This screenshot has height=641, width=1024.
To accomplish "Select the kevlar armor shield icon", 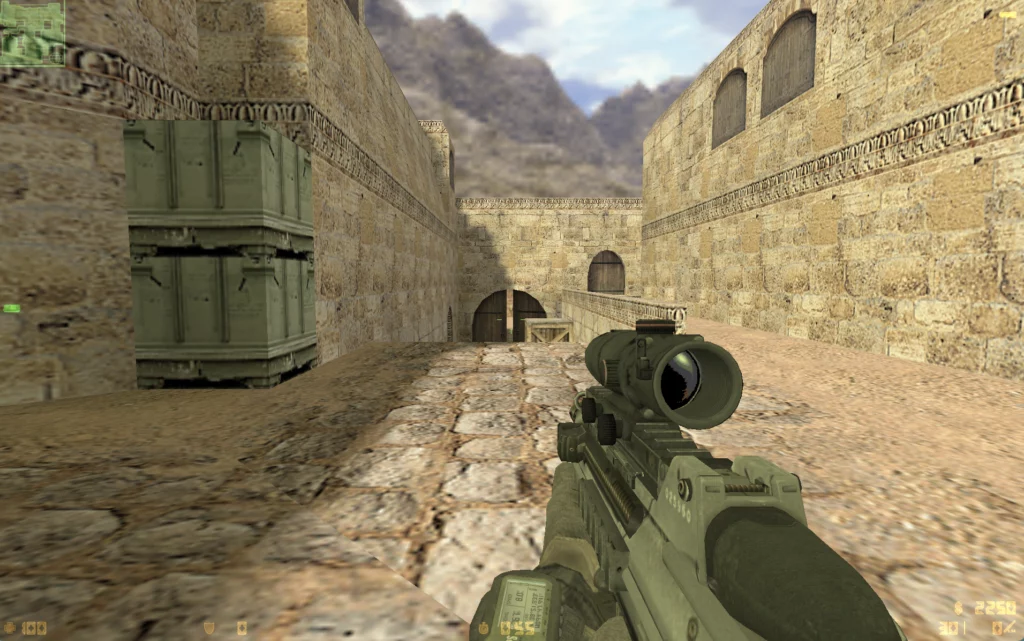I will (x=209, y=629).
